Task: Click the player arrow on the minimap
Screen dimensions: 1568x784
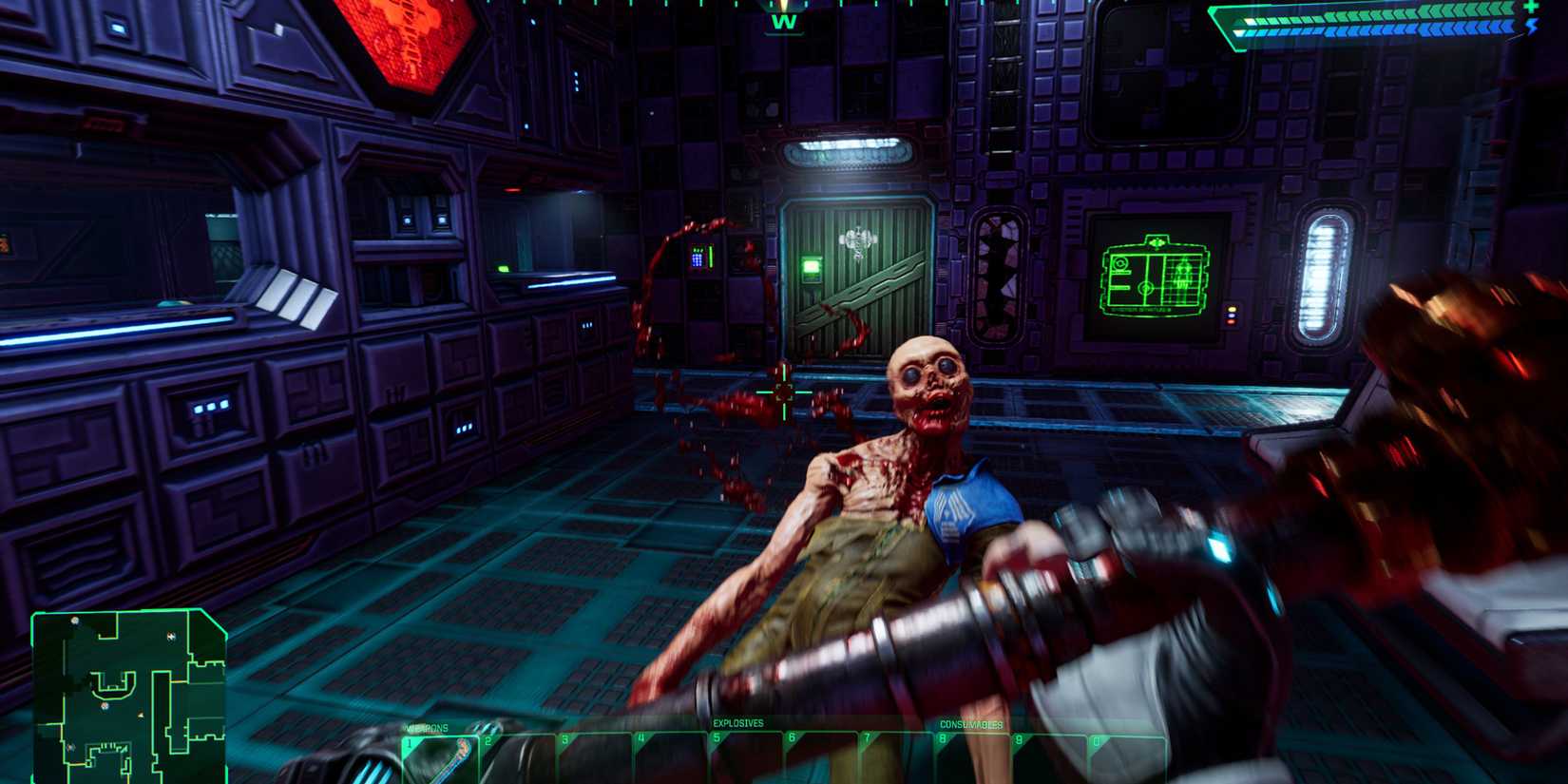Action: (x=140, y=714)
